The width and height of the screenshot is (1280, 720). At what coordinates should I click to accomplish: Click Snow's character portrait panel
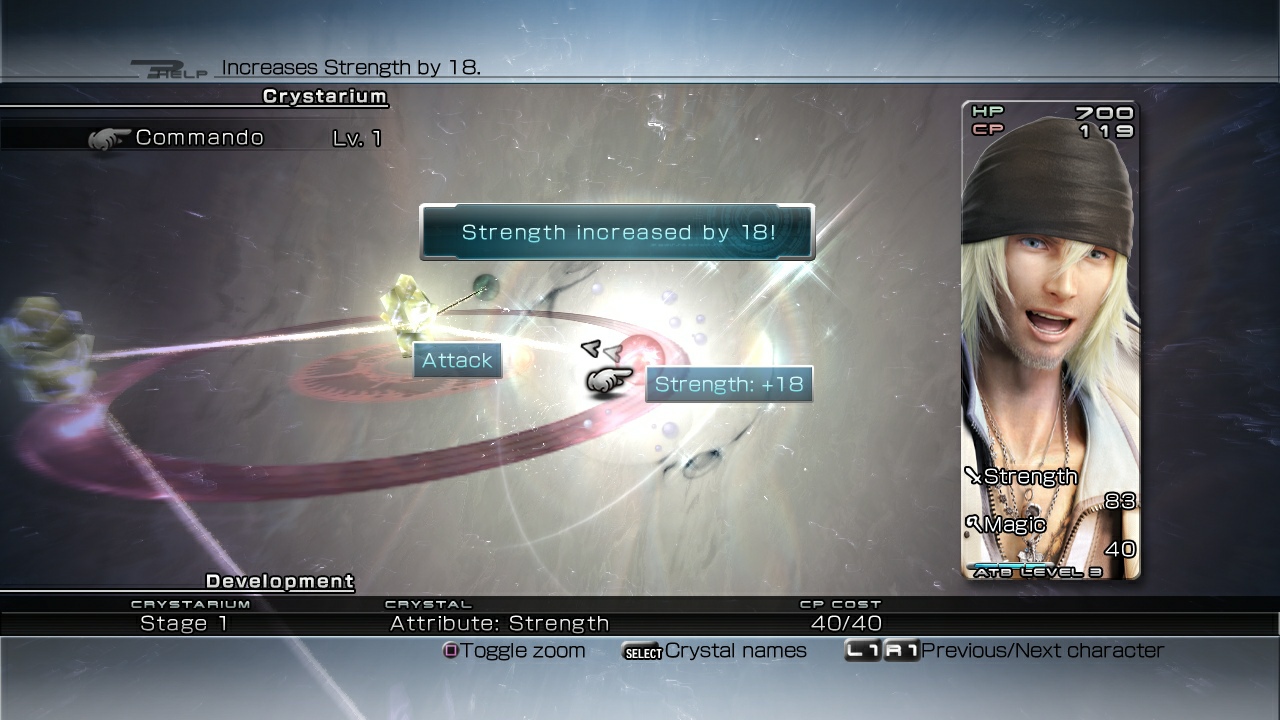click(x=1048, y=330)
